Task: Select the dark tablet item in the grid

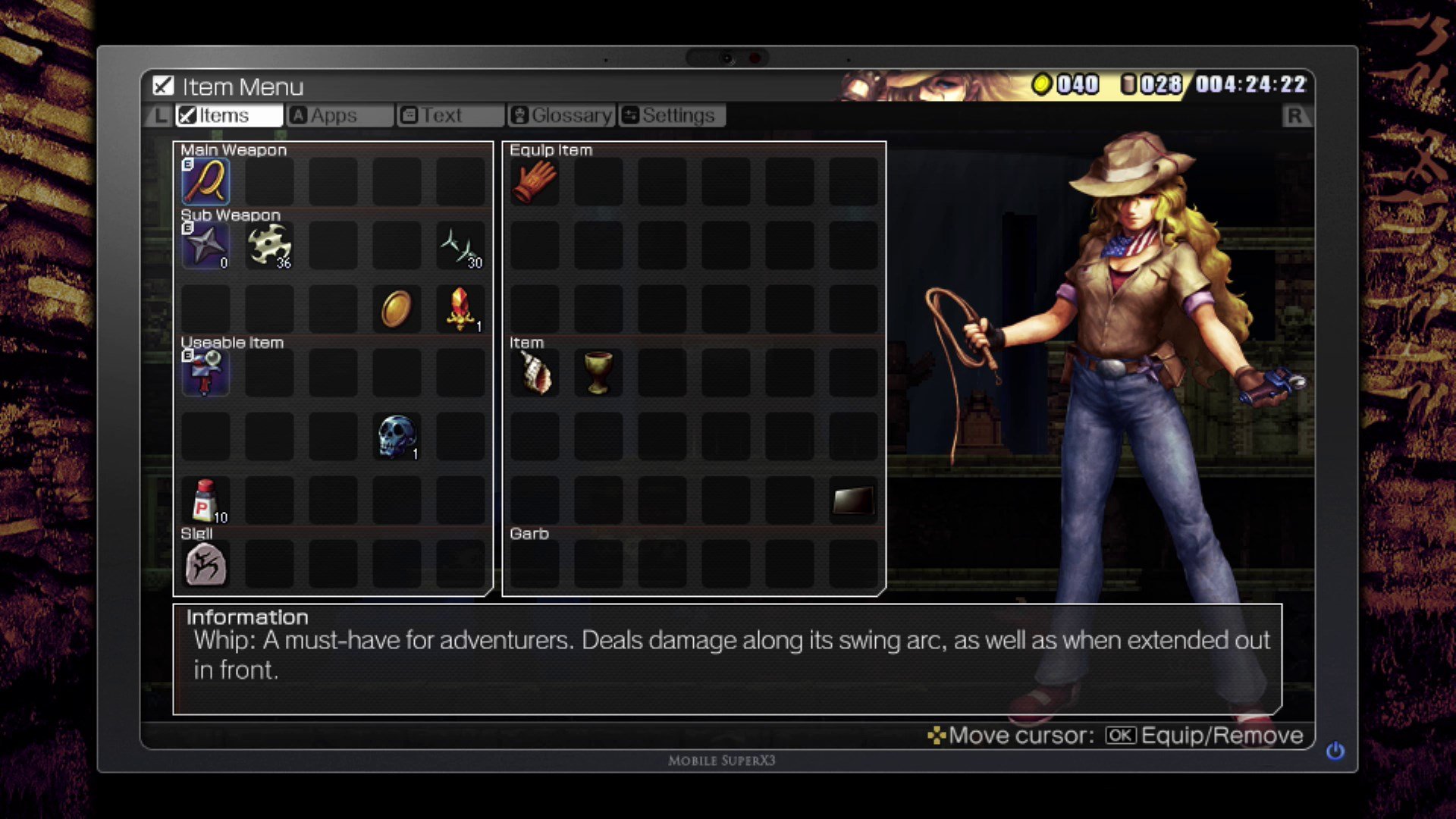Action: 852,499
